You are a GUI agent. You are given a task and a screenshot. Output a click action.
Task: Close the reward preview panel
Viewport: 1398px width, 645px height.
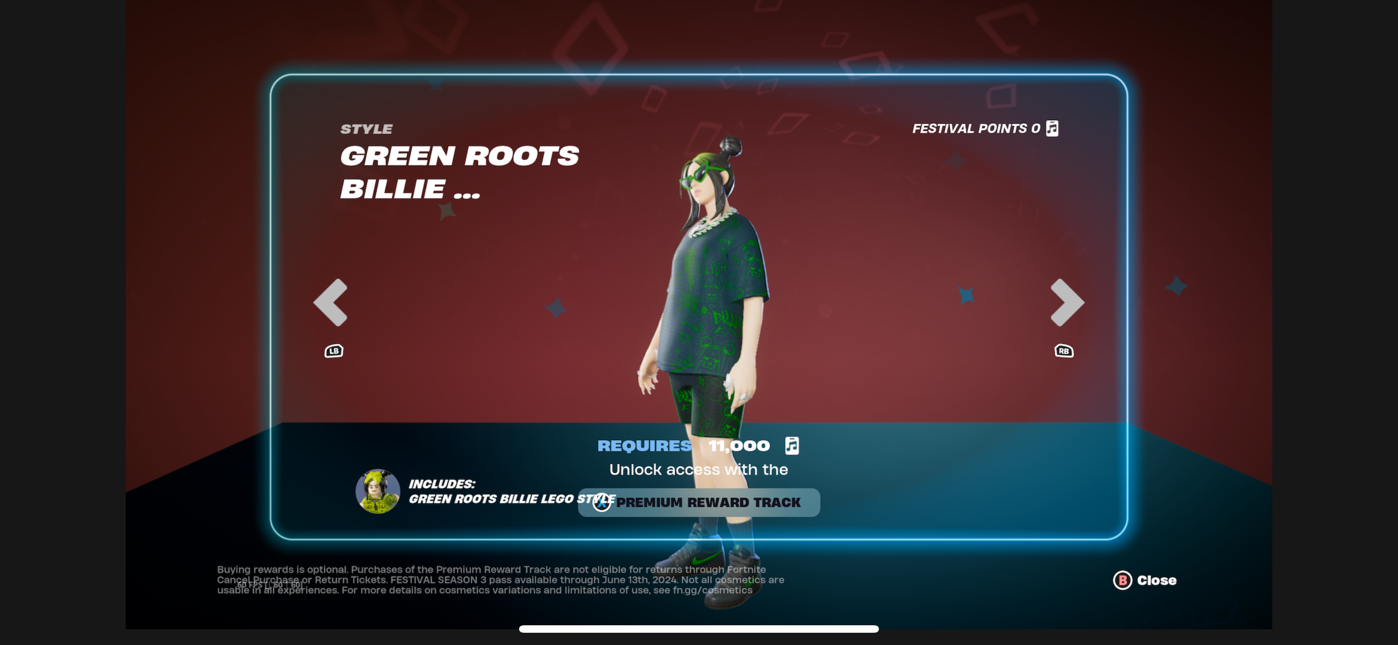pyautogui.click(x=1145, y=580)
